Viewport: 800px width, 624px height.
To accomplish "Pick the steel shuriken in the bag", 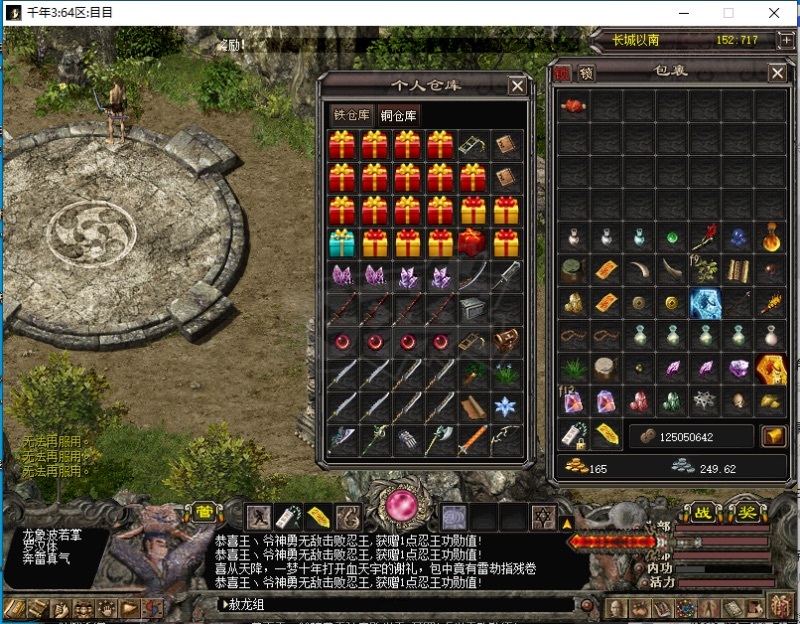I will pyautogui.click(x=706, y=401).
